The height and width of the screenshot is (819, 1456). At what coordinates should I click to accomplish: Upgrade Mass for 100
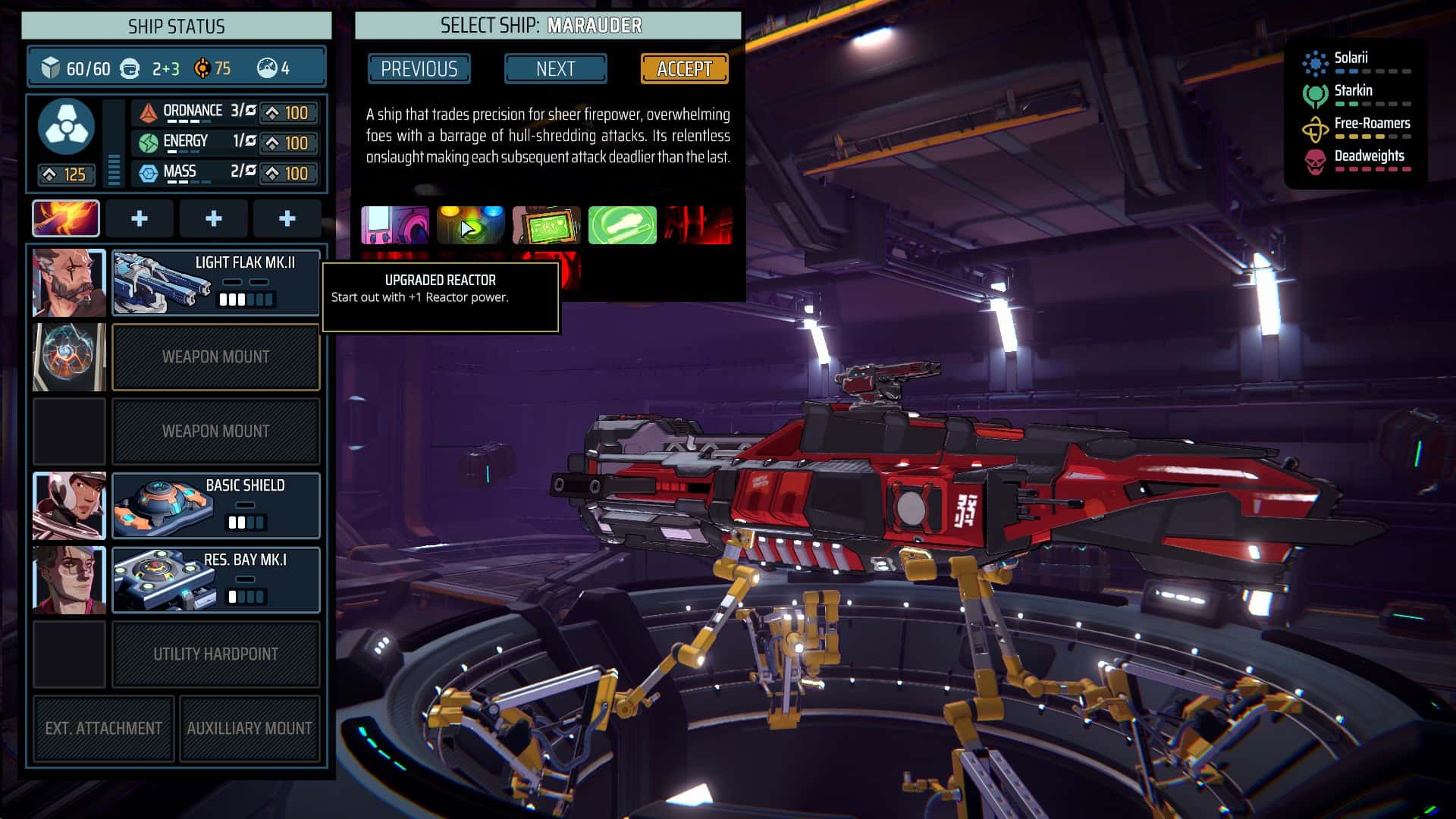point(288,174)
